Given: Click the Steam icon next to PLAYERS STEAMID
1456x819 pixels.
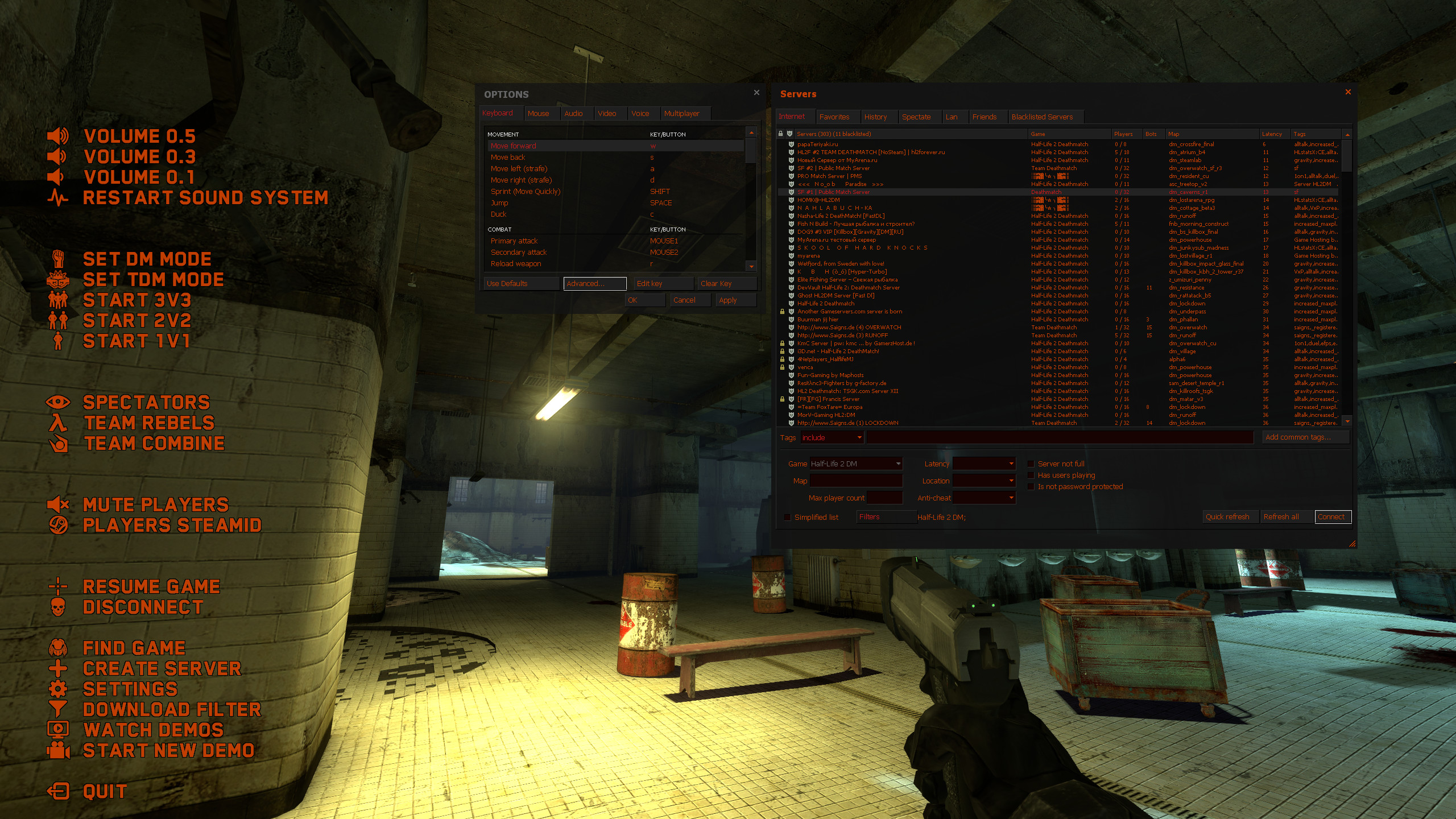Looking at the screenshot, I should [x=59, y=525].
